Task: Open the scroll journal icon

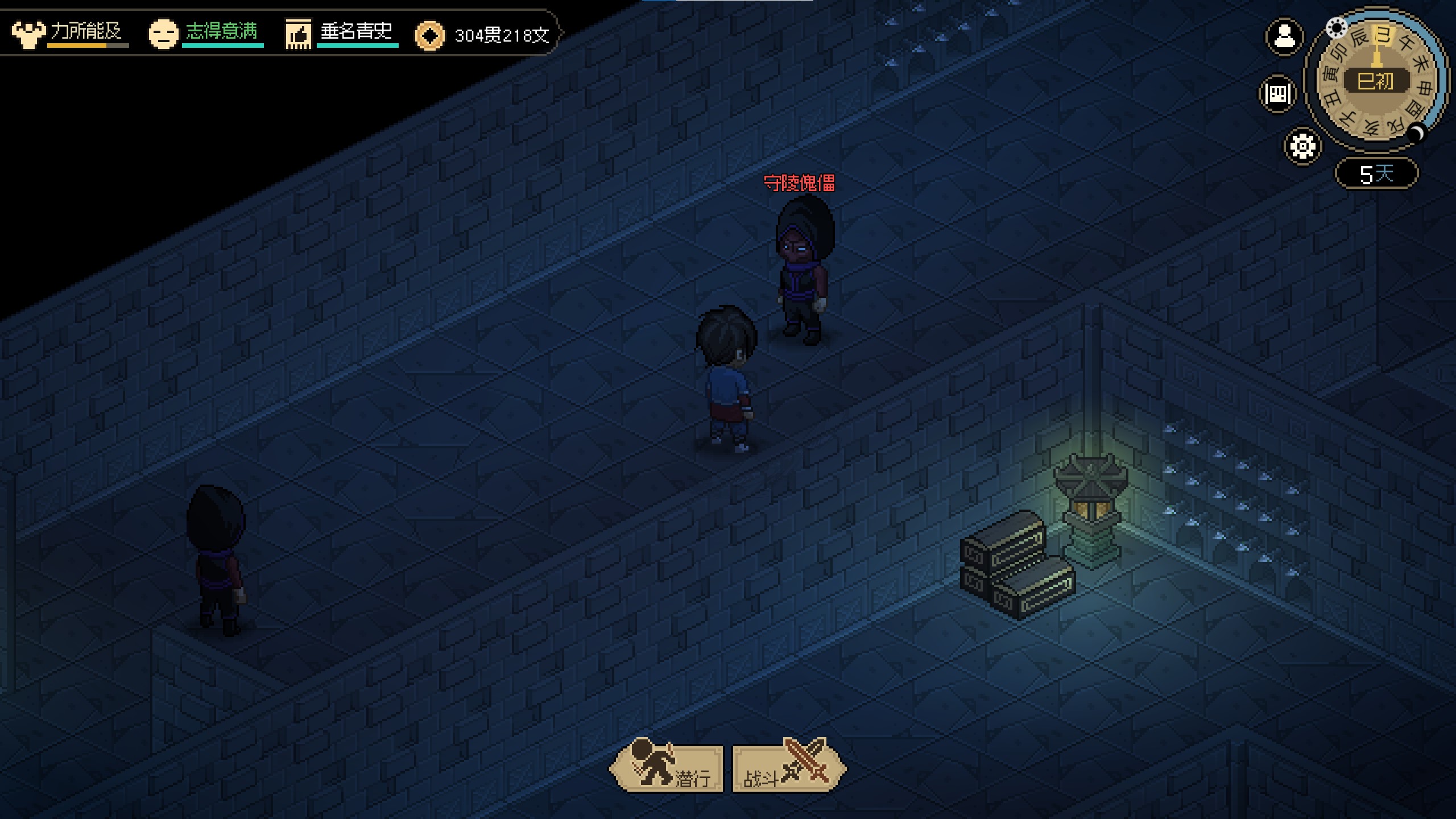Action: coord(1277,93)
